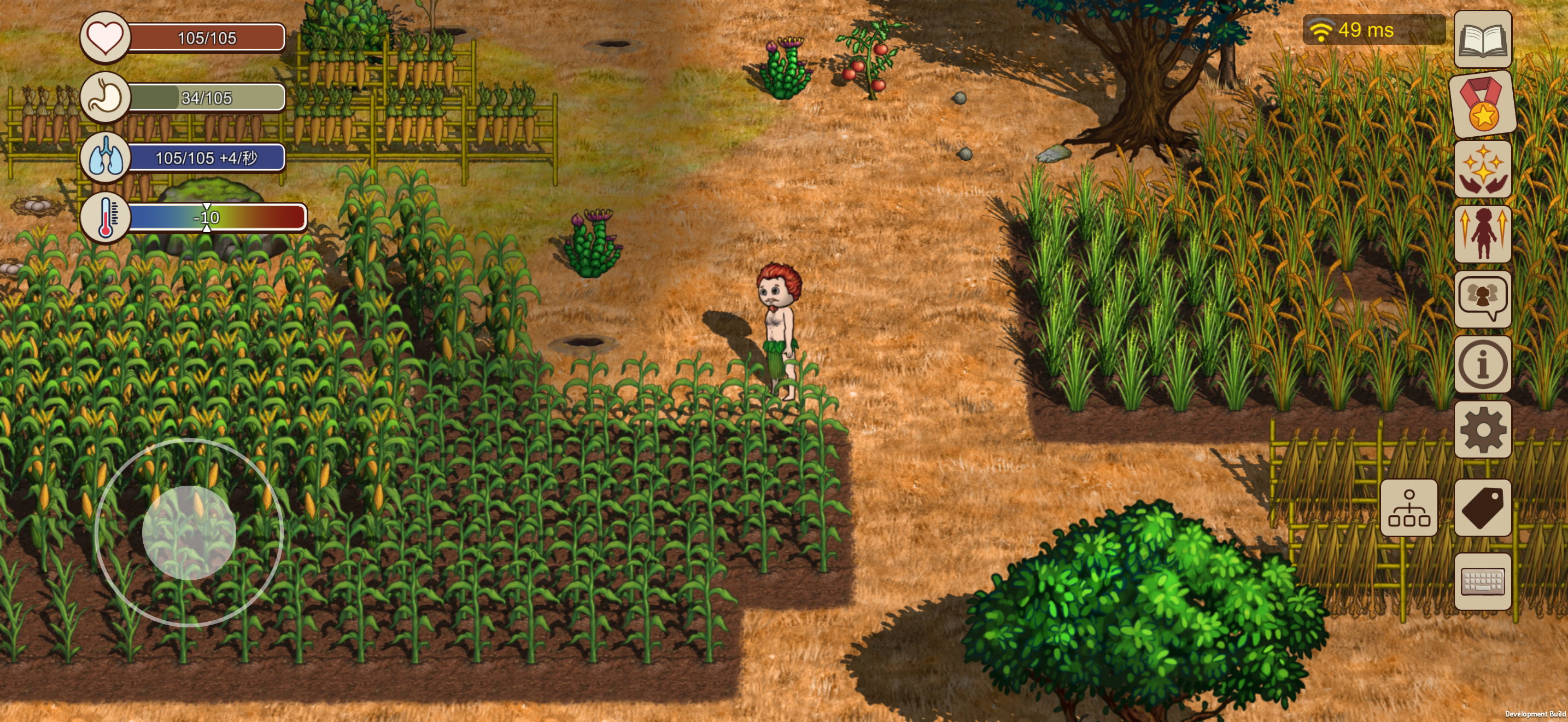Image resolution: width=1568 pixels, height=722 pixels.
Task: Open the gear settings menu
Action: pyautogui.click(x=1482, y=430)
